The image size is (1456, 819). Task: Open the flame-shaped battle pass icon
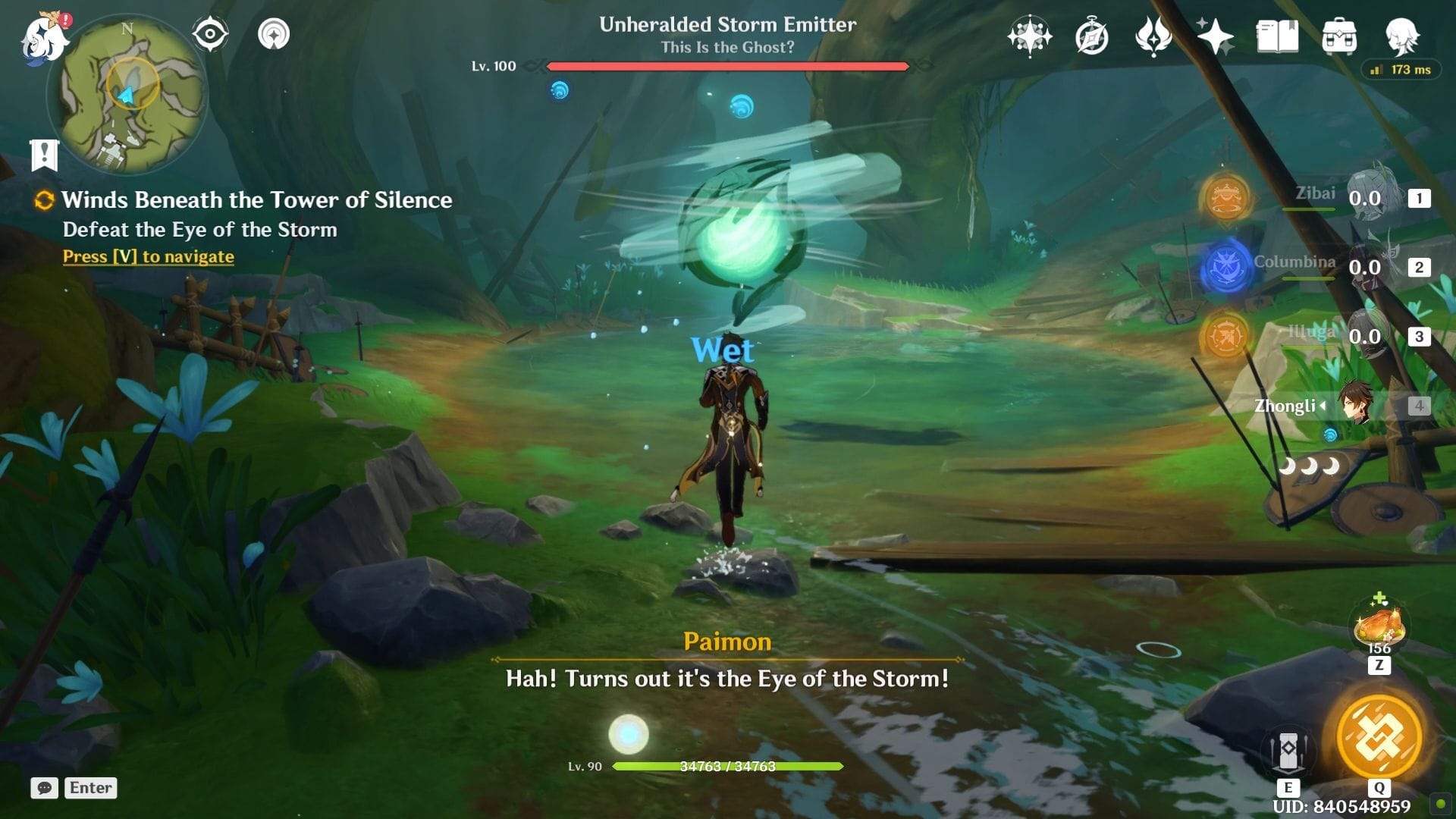pos(1153,36)
